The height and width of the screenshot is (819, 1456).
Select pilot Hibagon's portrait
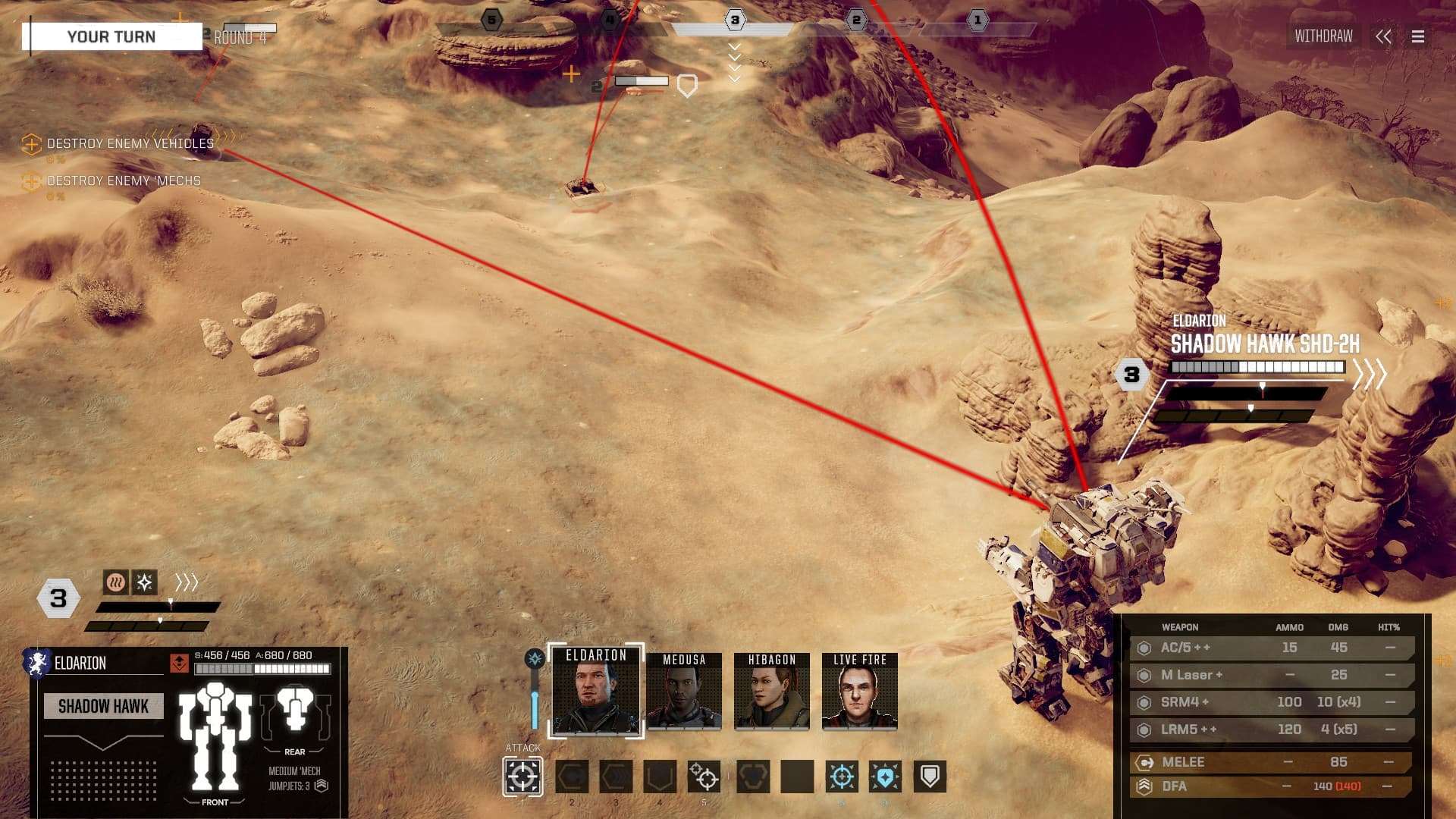point(772,692)
